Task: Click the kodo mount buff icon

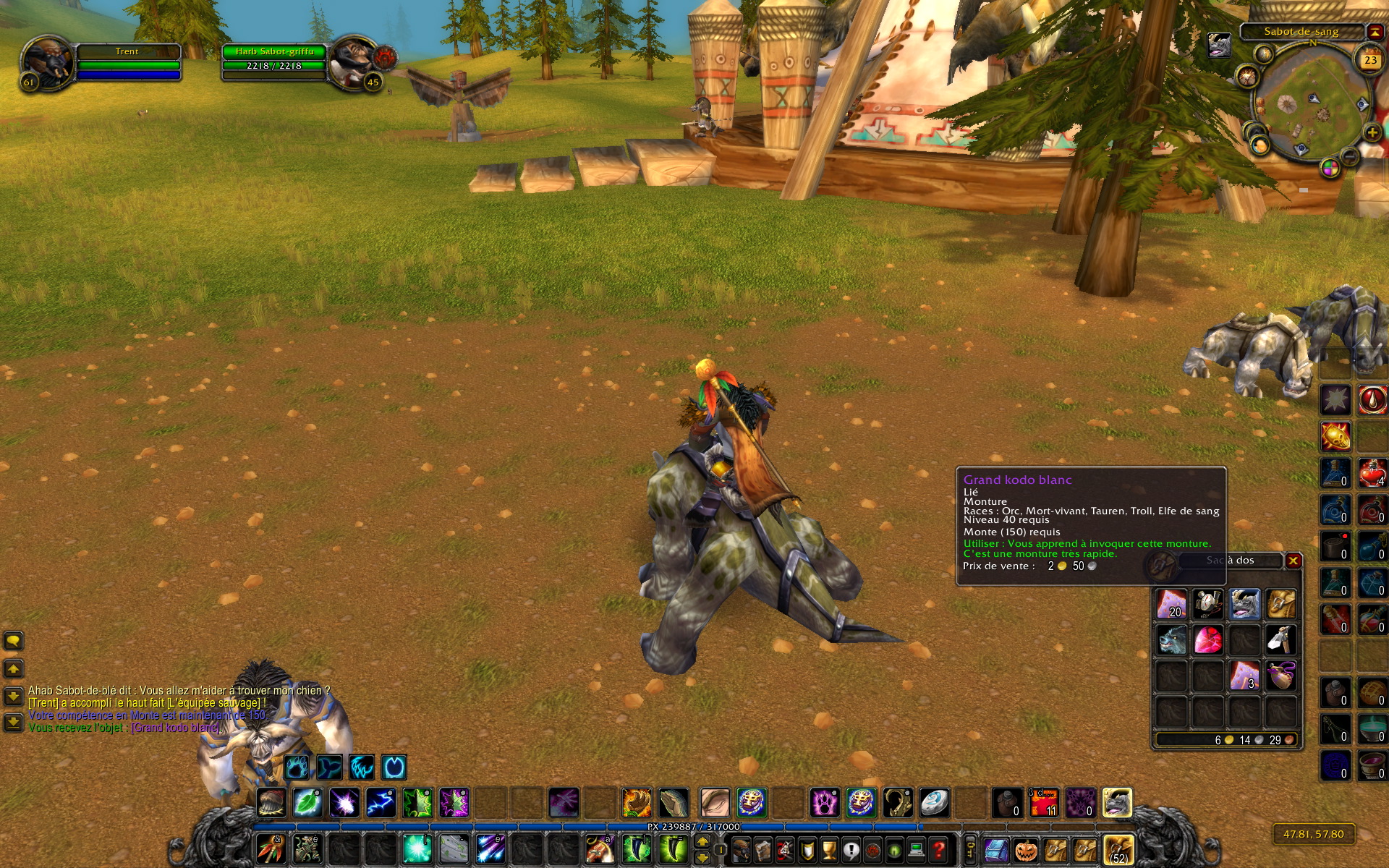Action: (x=1219, y=46)
